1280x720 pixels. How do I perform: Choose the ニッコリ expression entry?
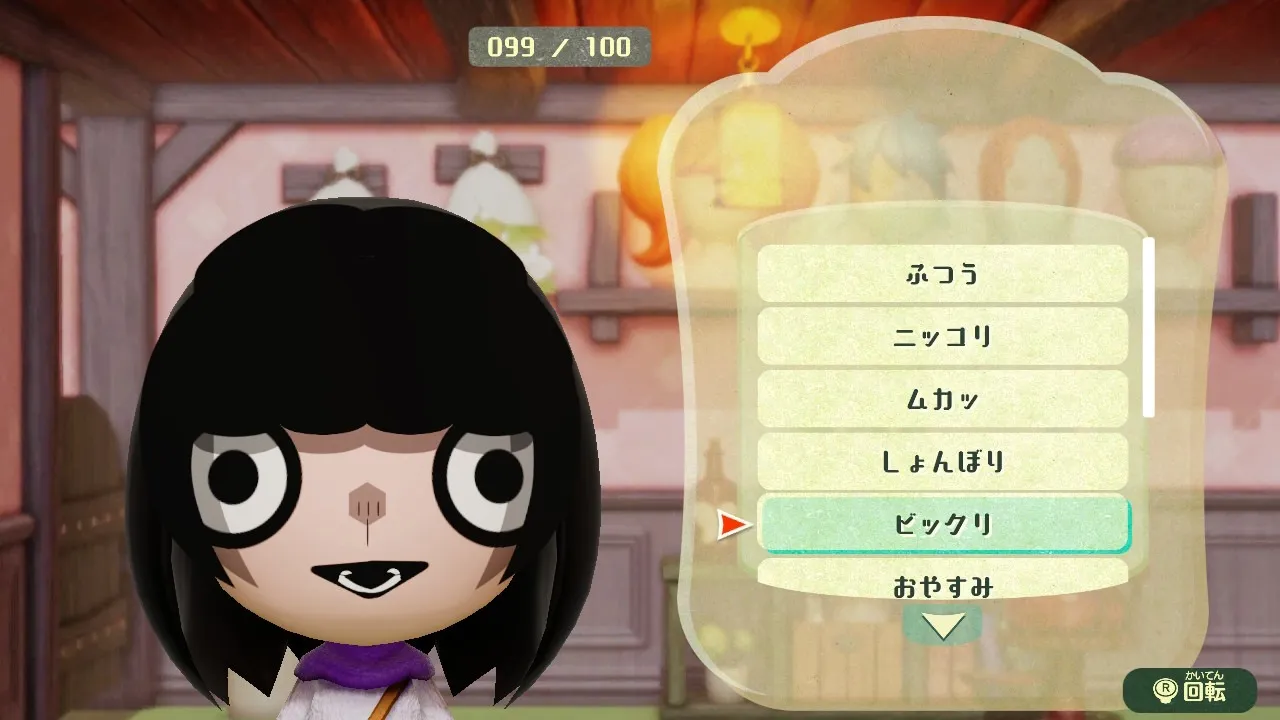click(x=942, y=336)
